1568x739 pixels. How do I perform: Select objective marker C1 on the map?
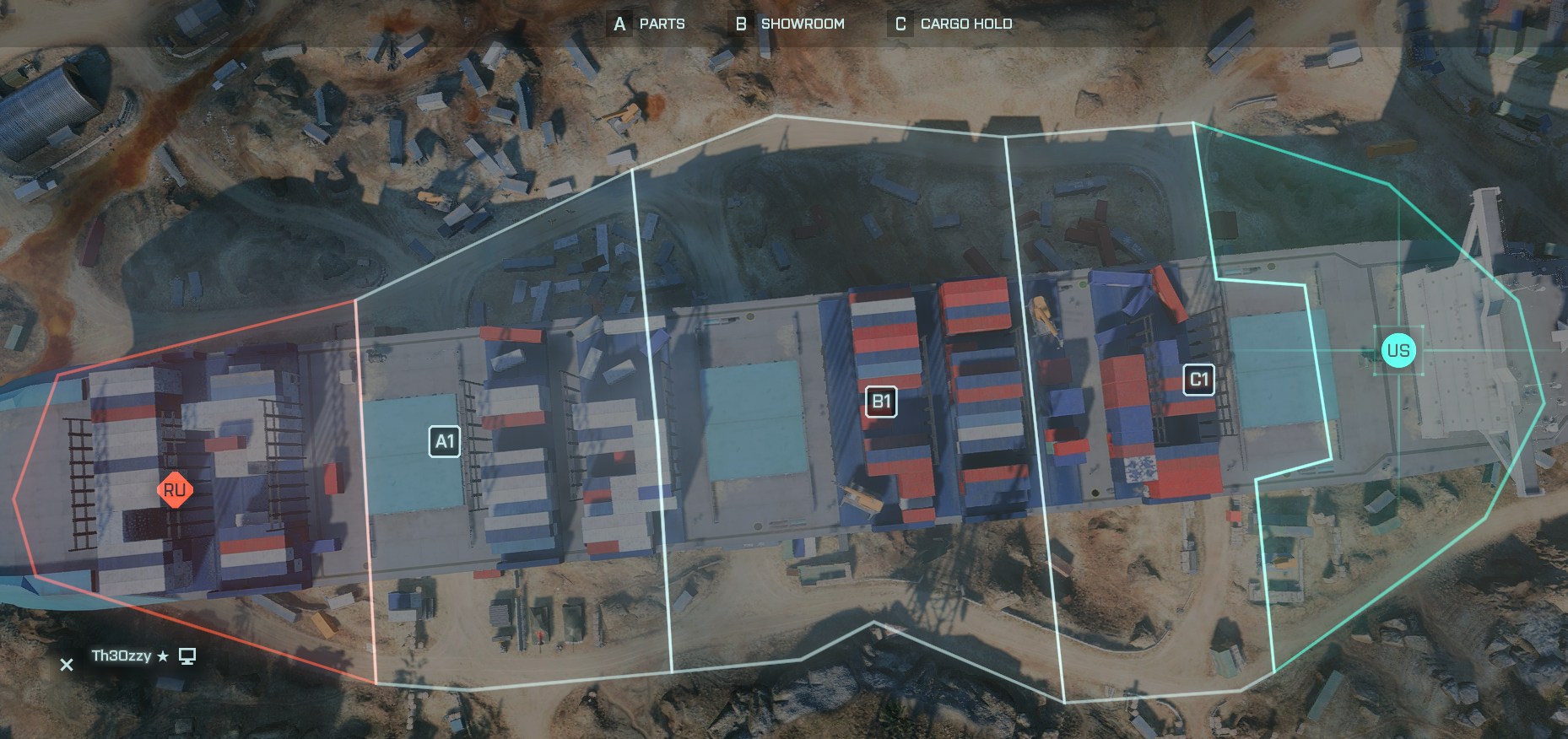[1198, 380]
